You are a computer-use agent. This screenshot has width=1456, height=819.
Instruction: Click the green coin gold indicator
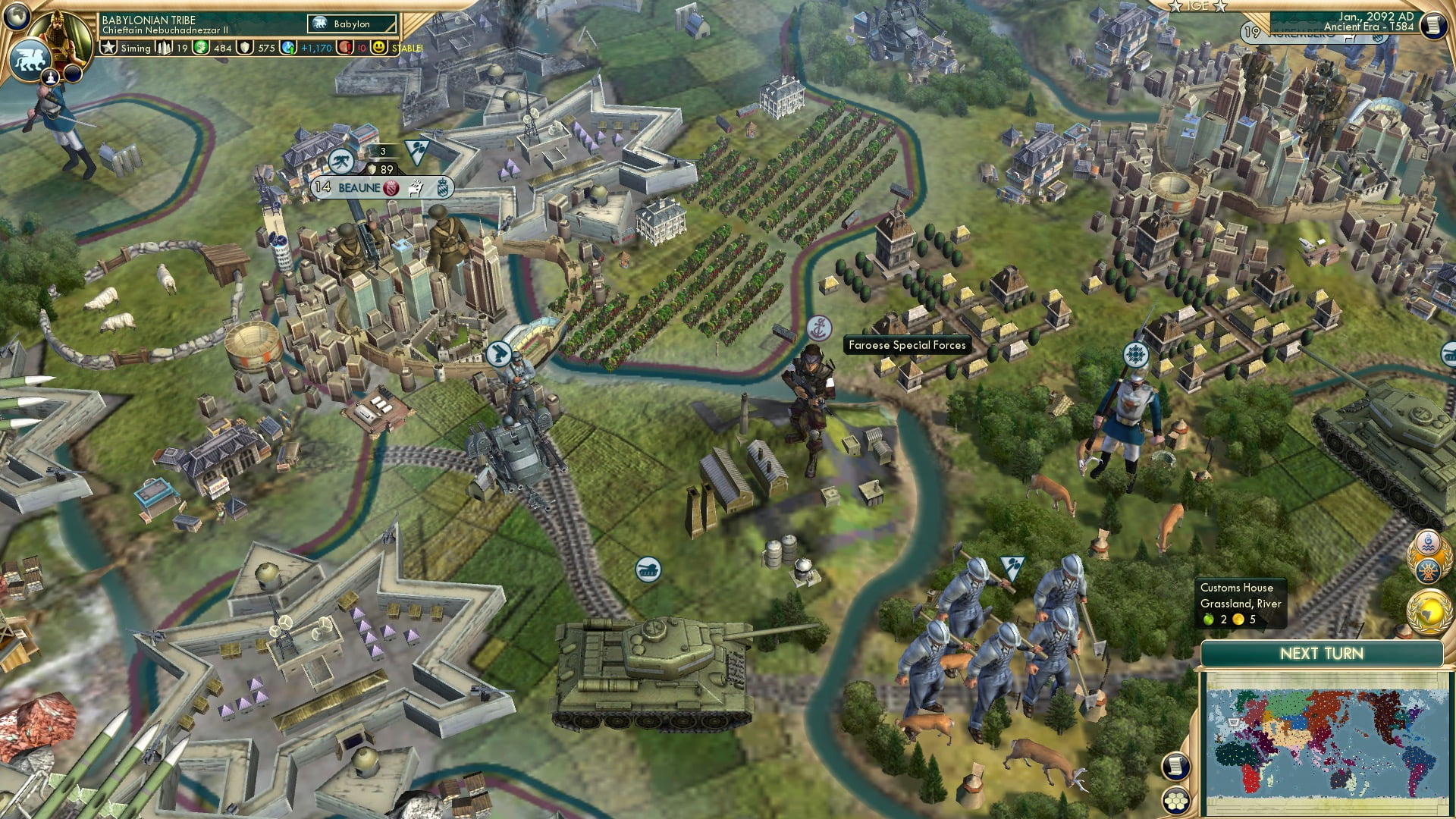(202, 48)
